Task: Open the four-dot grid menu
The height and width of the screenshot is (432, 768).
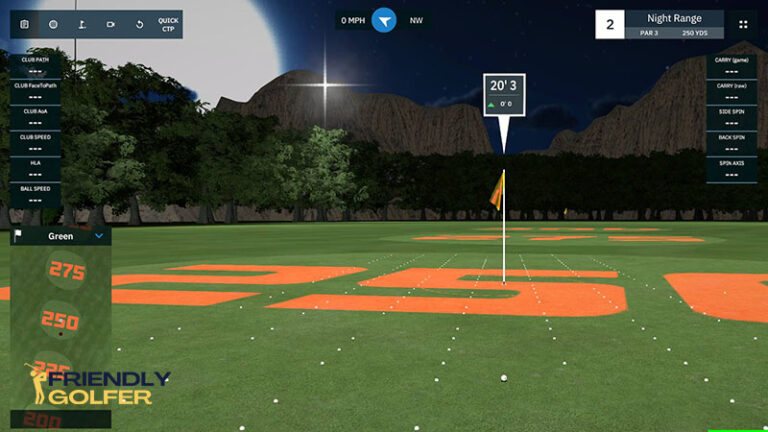Action: (x=743, y=24)
